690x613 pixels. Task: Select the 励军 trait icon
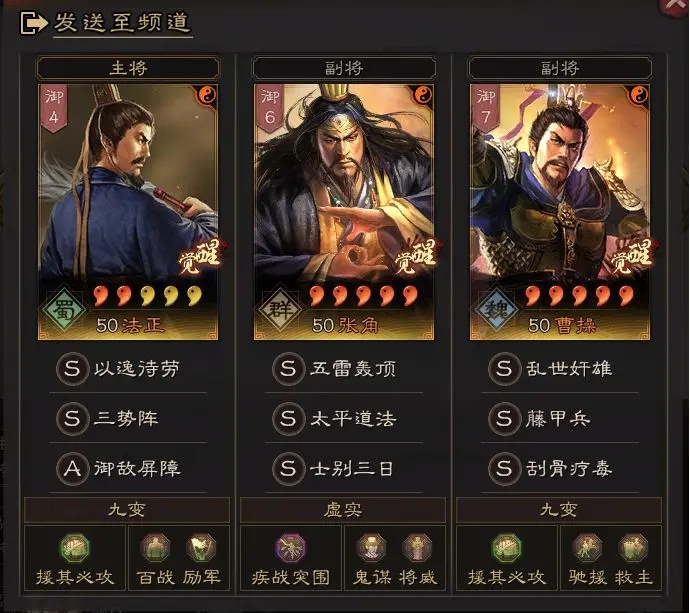(x=201, y=548)
